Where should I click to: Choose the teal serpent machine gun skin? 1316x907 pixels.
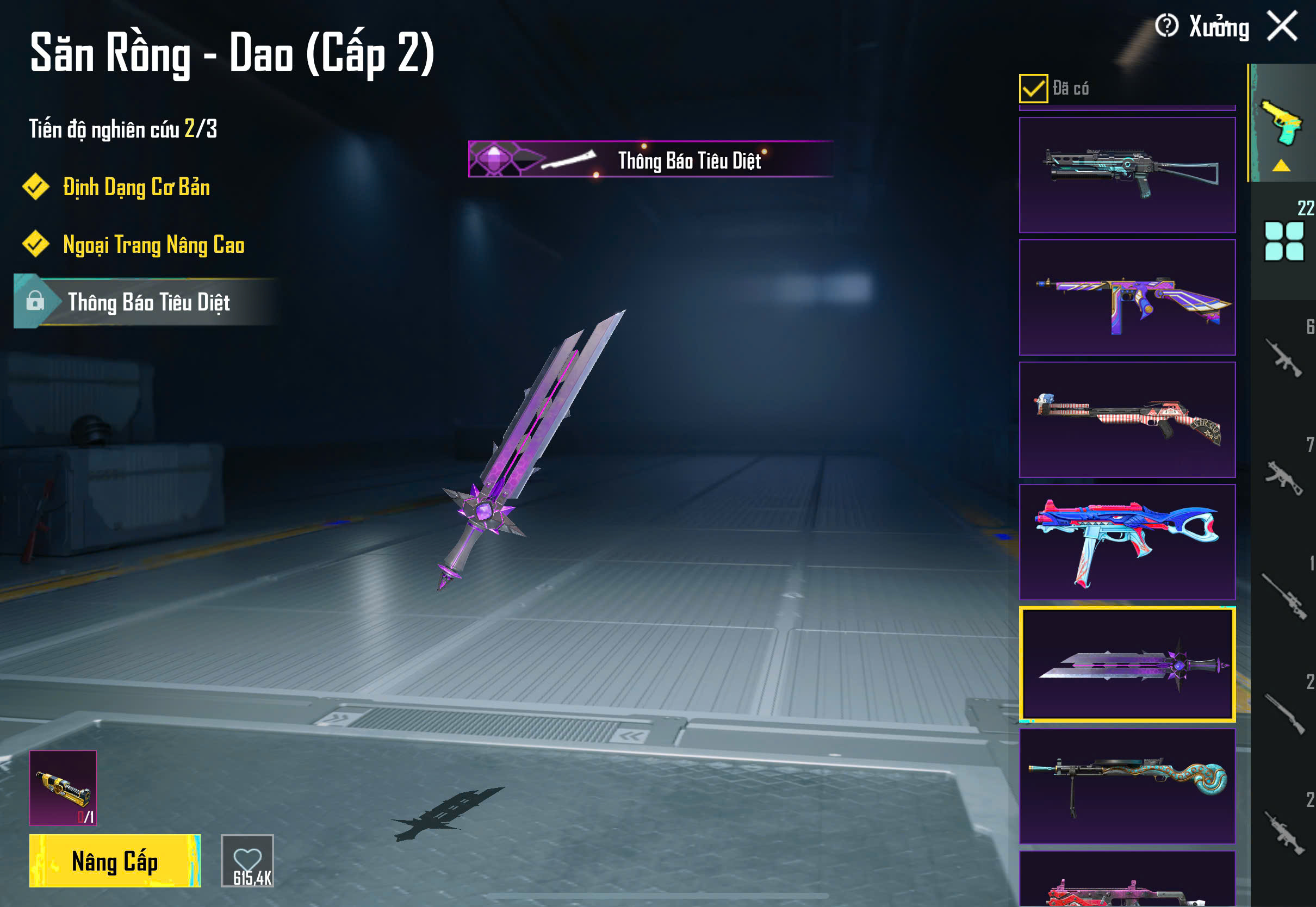pyautogui.click(x=1127, y=786)
